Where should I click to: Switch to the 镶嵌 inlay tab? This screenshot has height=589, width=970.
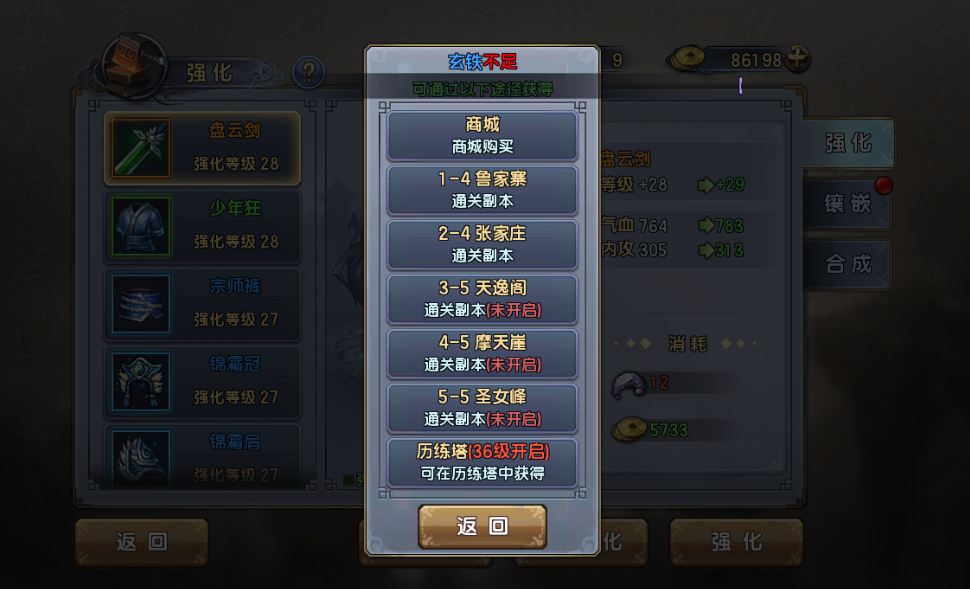coord(848,204)
